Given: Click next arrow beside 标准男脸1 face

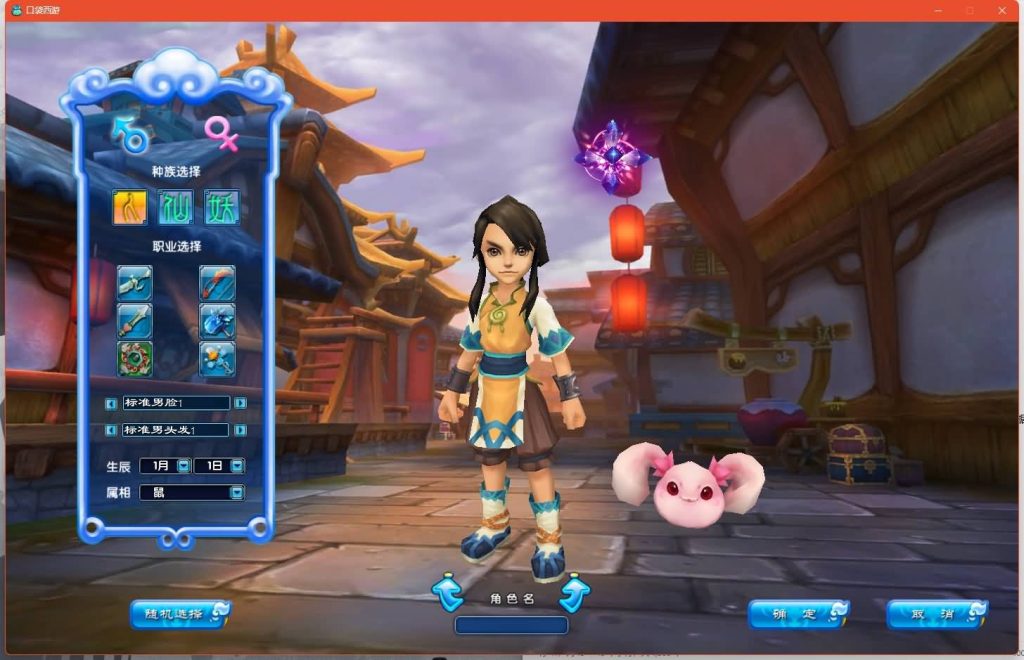Looking at the screenshot, I should 240,403.
